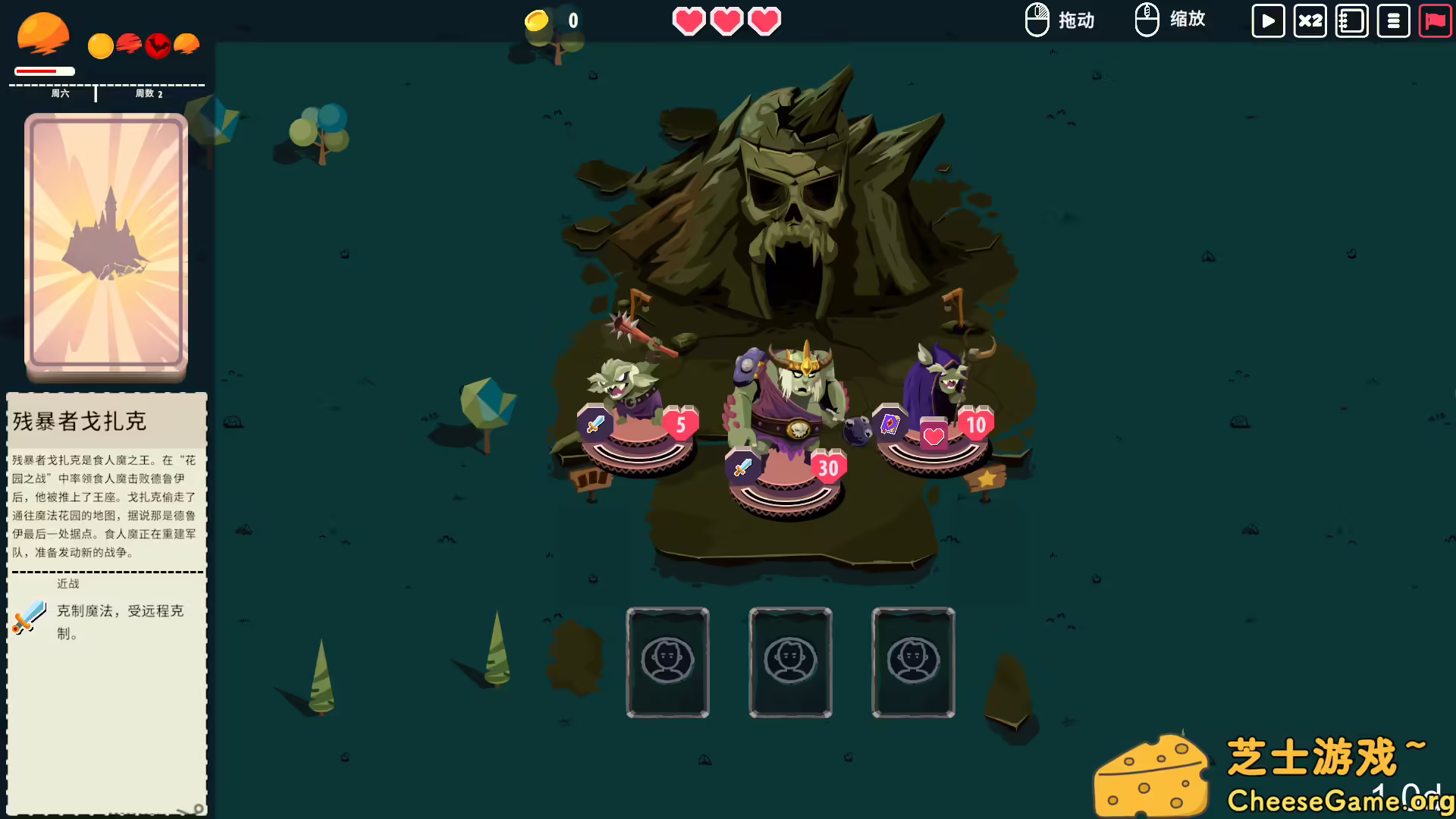Select the play/start battle icon
Viewport: 1456px width, 819px height.
pyautogui.click(x=1267, y=20)
